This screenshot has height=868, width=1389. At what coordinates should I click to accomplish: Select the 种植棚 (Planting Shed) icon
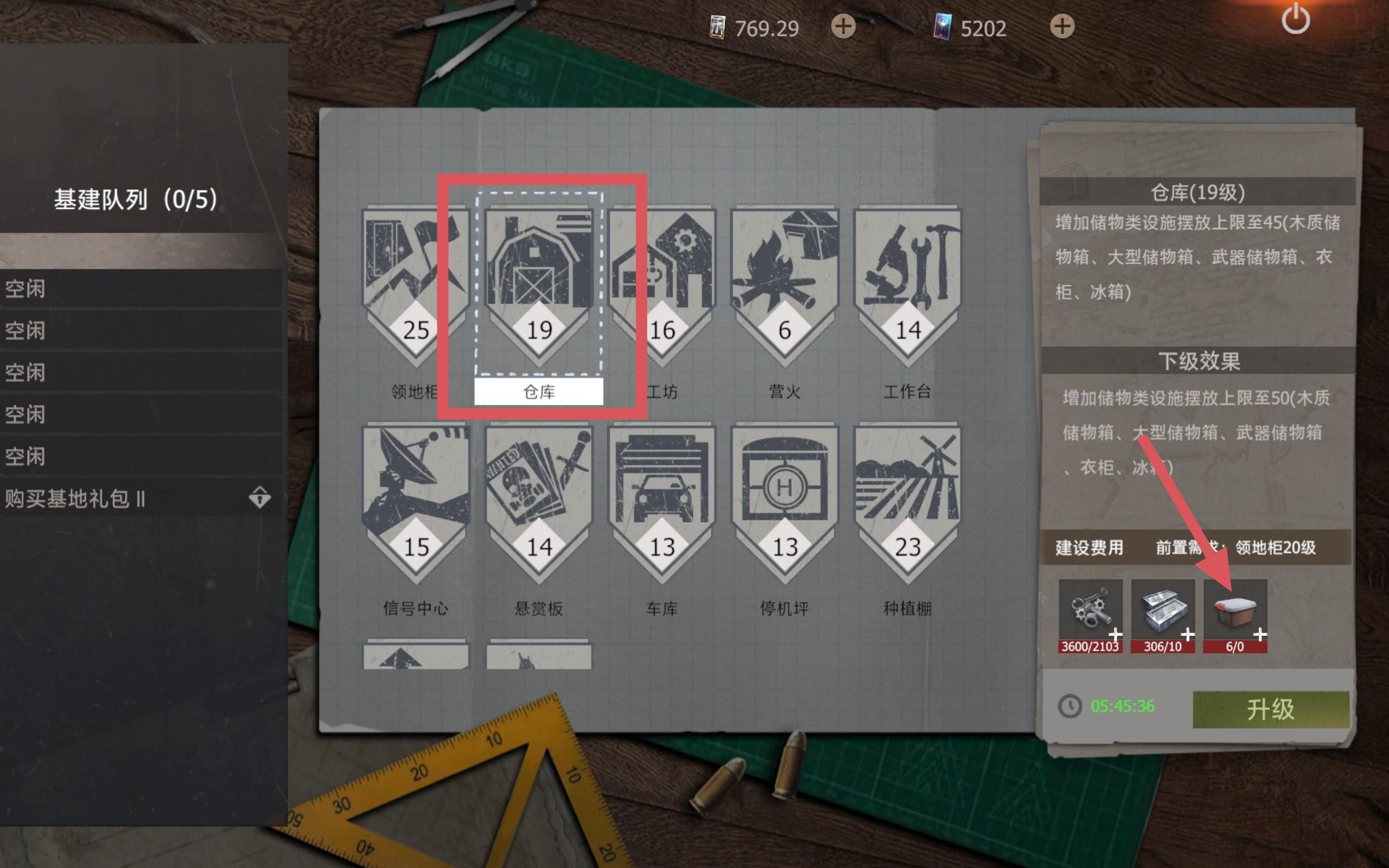pyautogui.click(x=906, y=485)
